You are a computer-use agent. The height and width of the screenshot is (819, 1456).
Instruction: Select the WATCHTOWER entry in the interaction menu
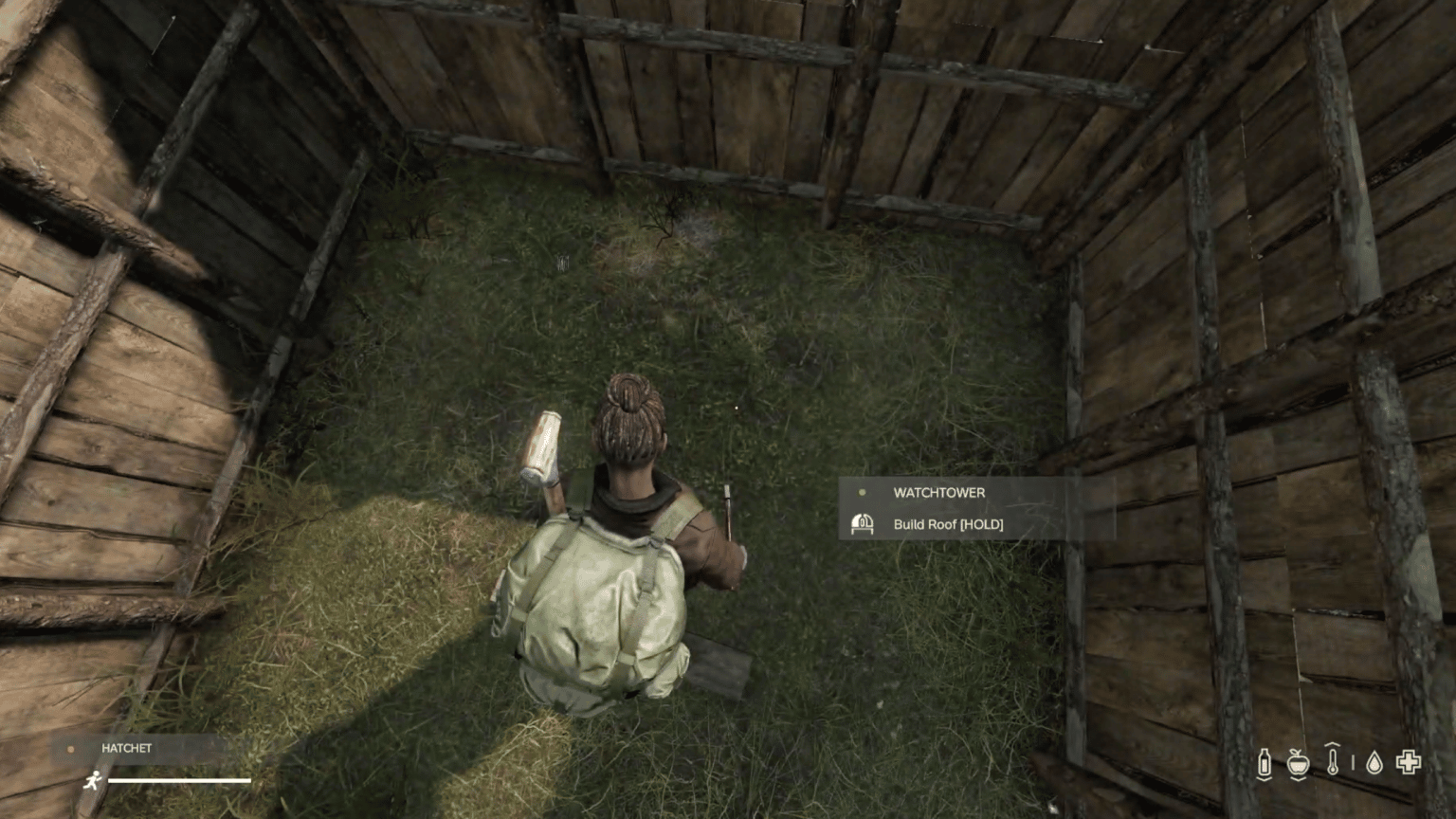[x=937, y=492]
